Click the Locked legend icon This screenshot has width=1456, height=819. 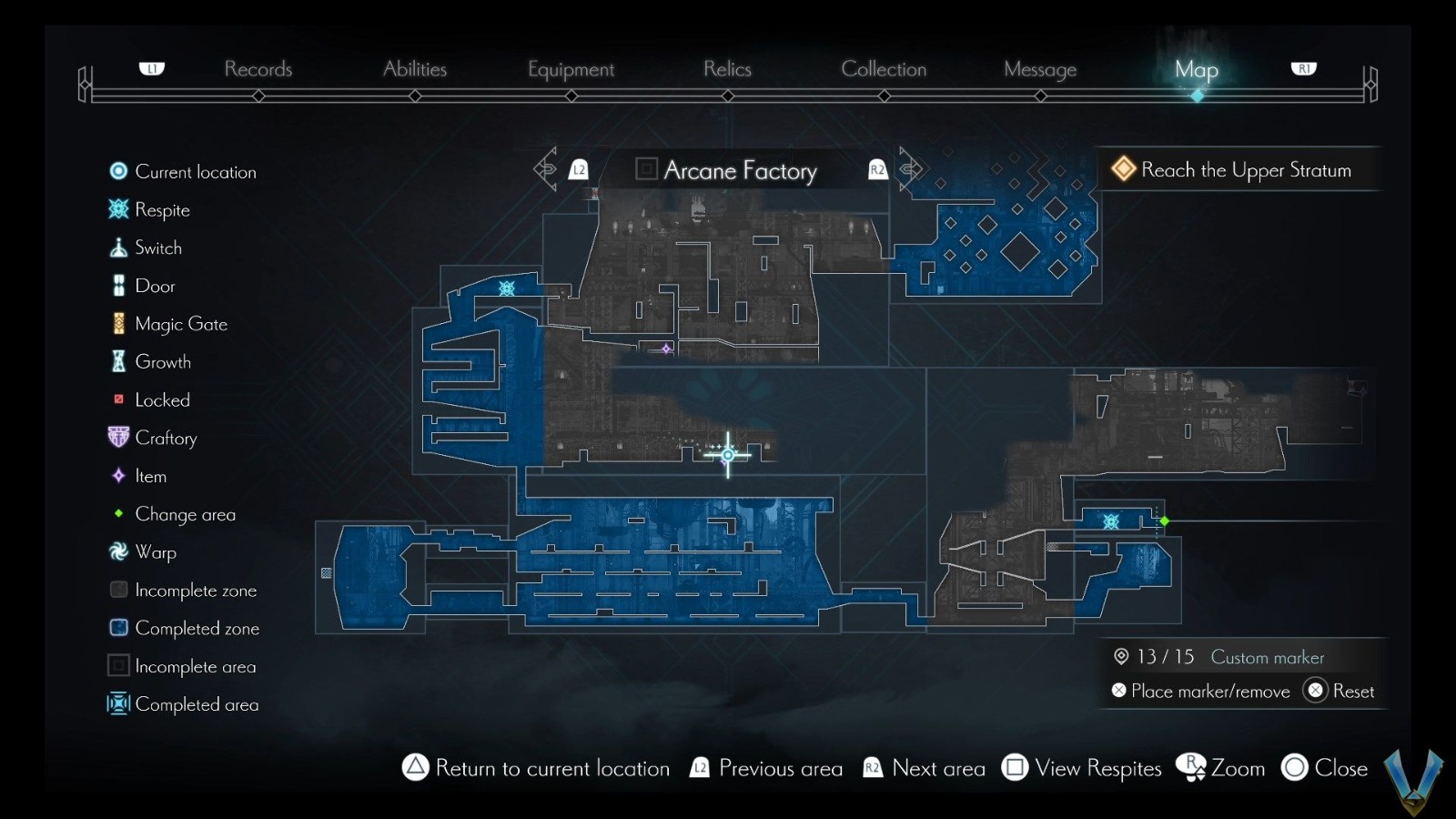117,399
